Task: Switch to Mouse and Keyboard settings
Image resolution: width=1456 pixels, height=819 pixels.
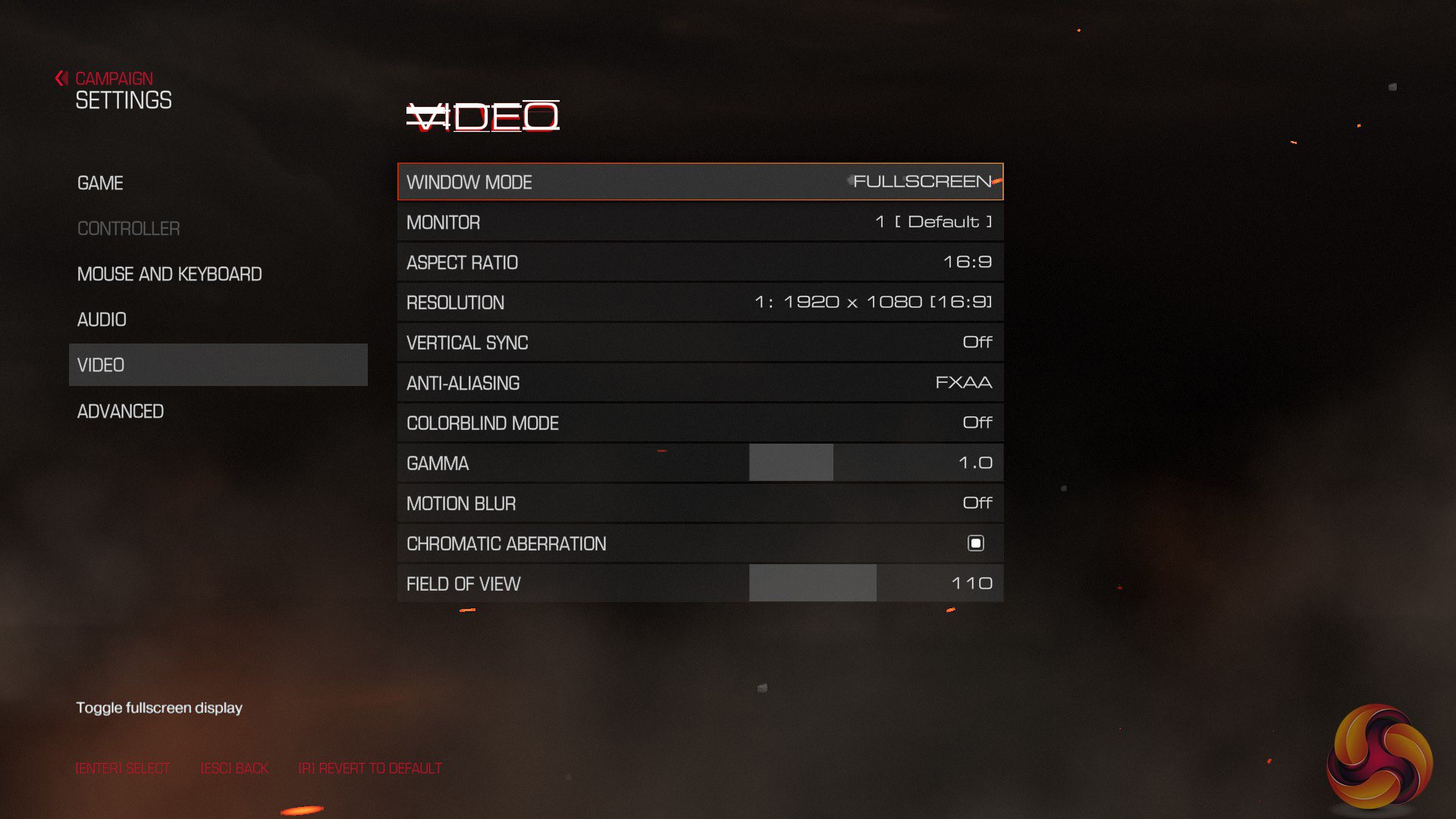Action: click(x=169, y=274)
